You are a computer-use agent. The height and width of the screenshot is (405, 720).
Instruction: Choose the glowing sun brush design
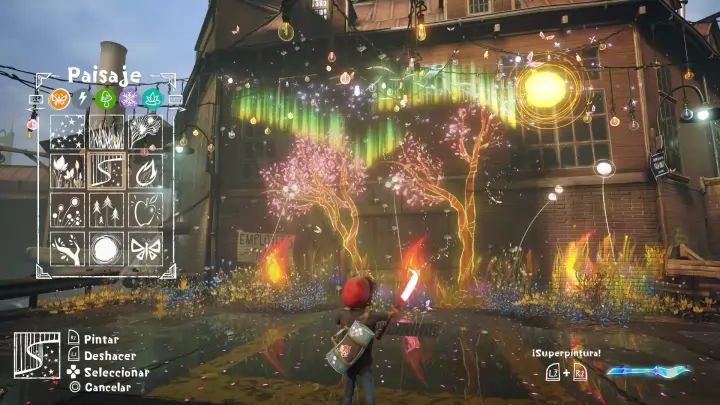(x=106, y=249)
